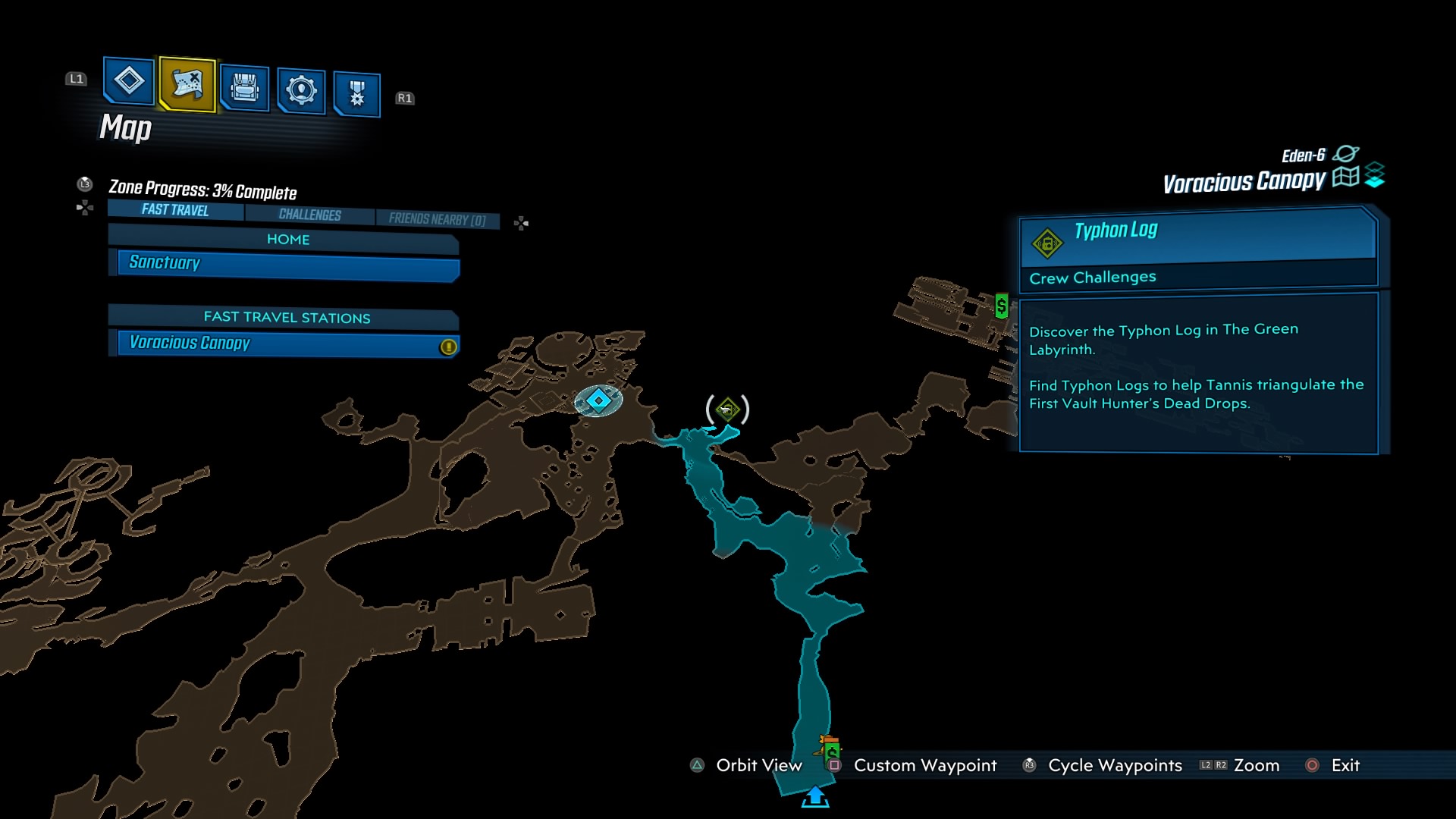Open the exclamation badge on Voracious Canopy

coord(447,346)
